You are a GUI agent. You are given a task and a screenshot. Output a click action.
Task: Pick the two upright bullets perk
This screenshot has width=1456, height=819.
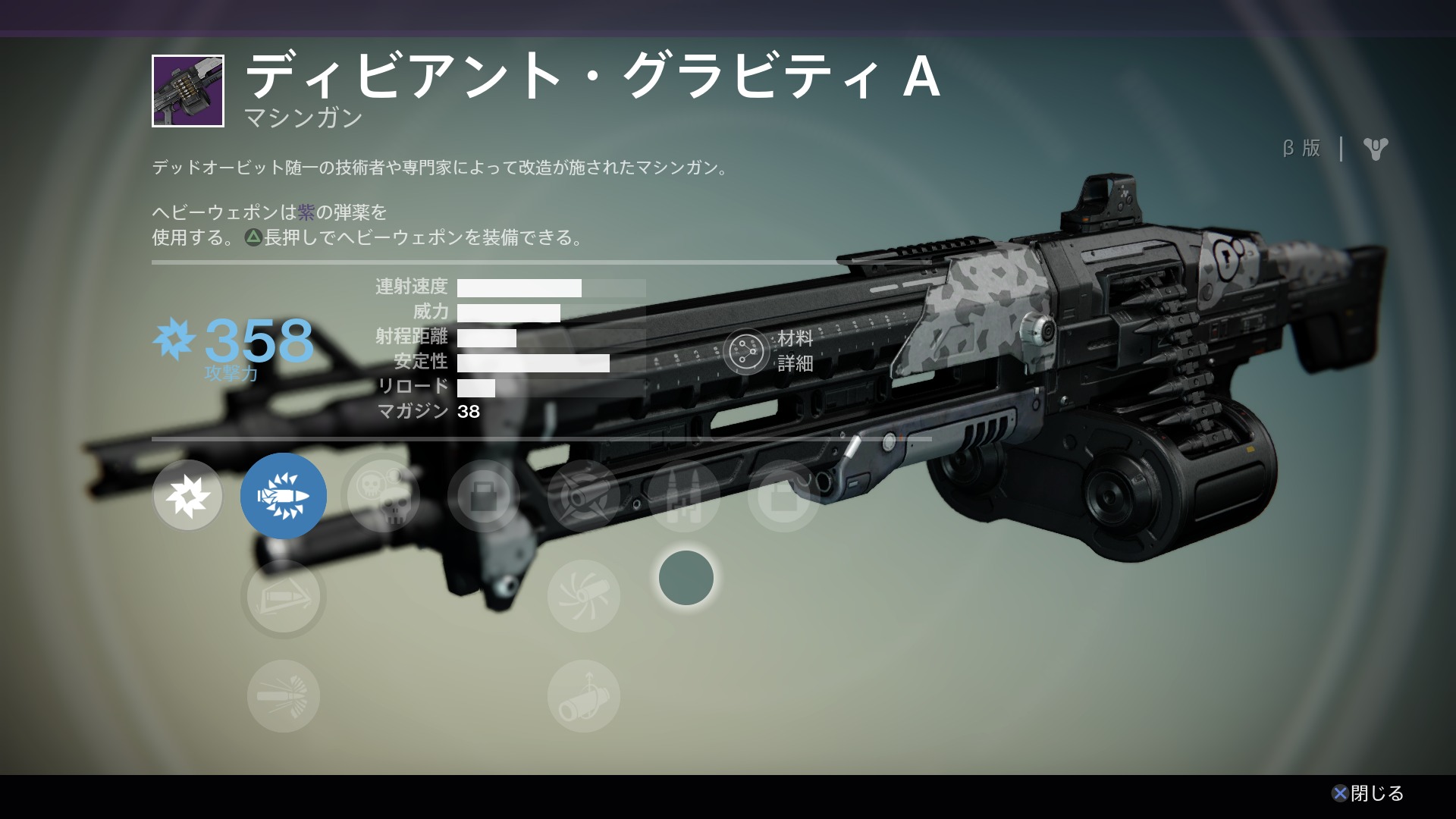684,496
